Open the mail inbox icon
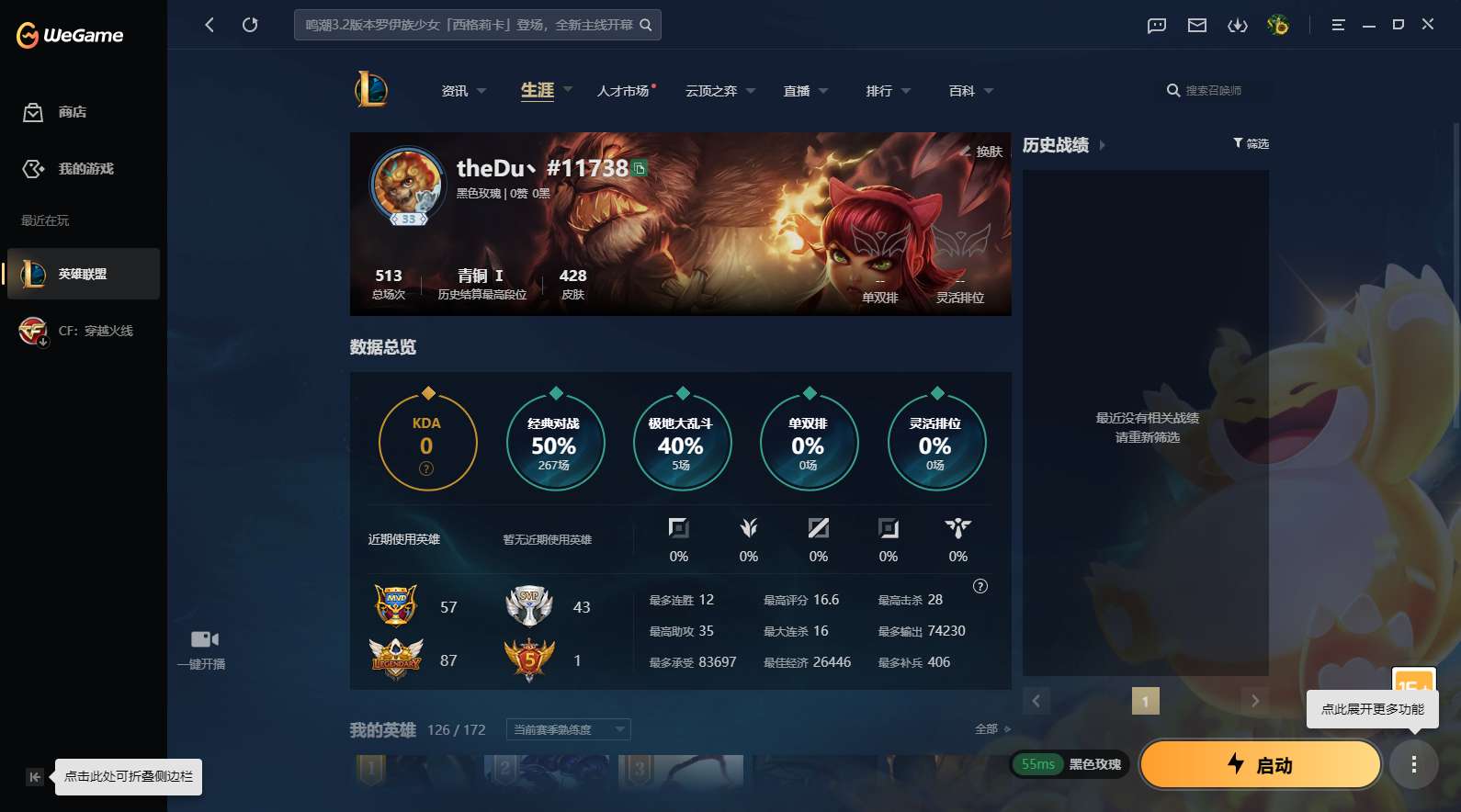 coord(1196,25)
